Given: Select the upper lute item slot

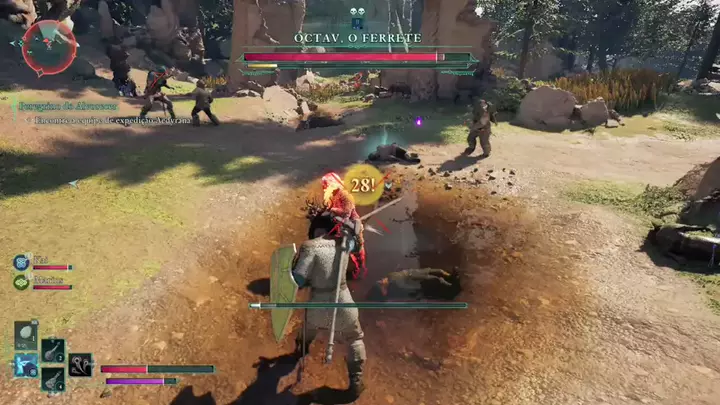Looking at the screenshot, I should pos(53,350).
